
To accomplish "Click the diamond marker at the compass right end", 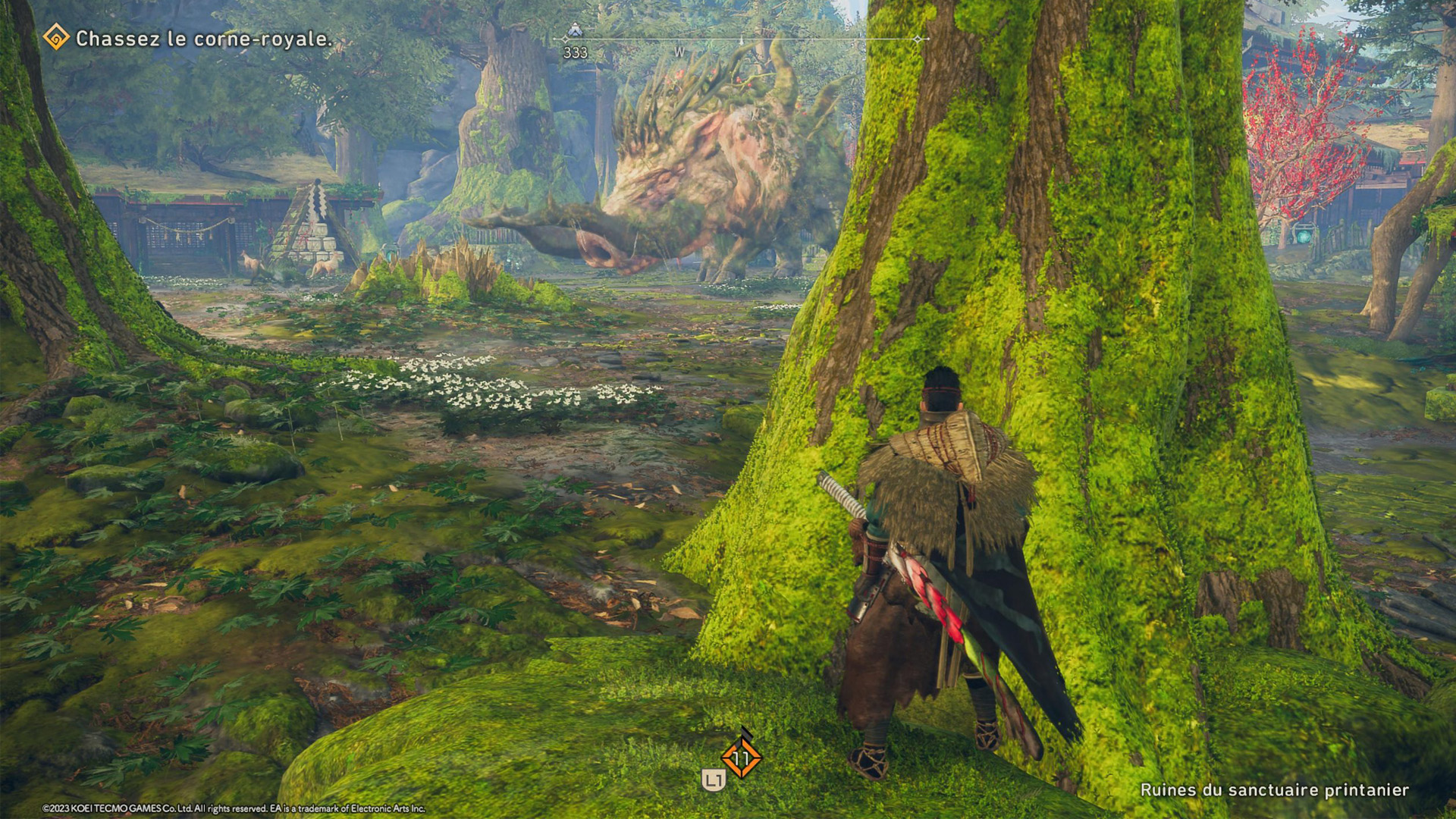I will (x=919, y=39).
